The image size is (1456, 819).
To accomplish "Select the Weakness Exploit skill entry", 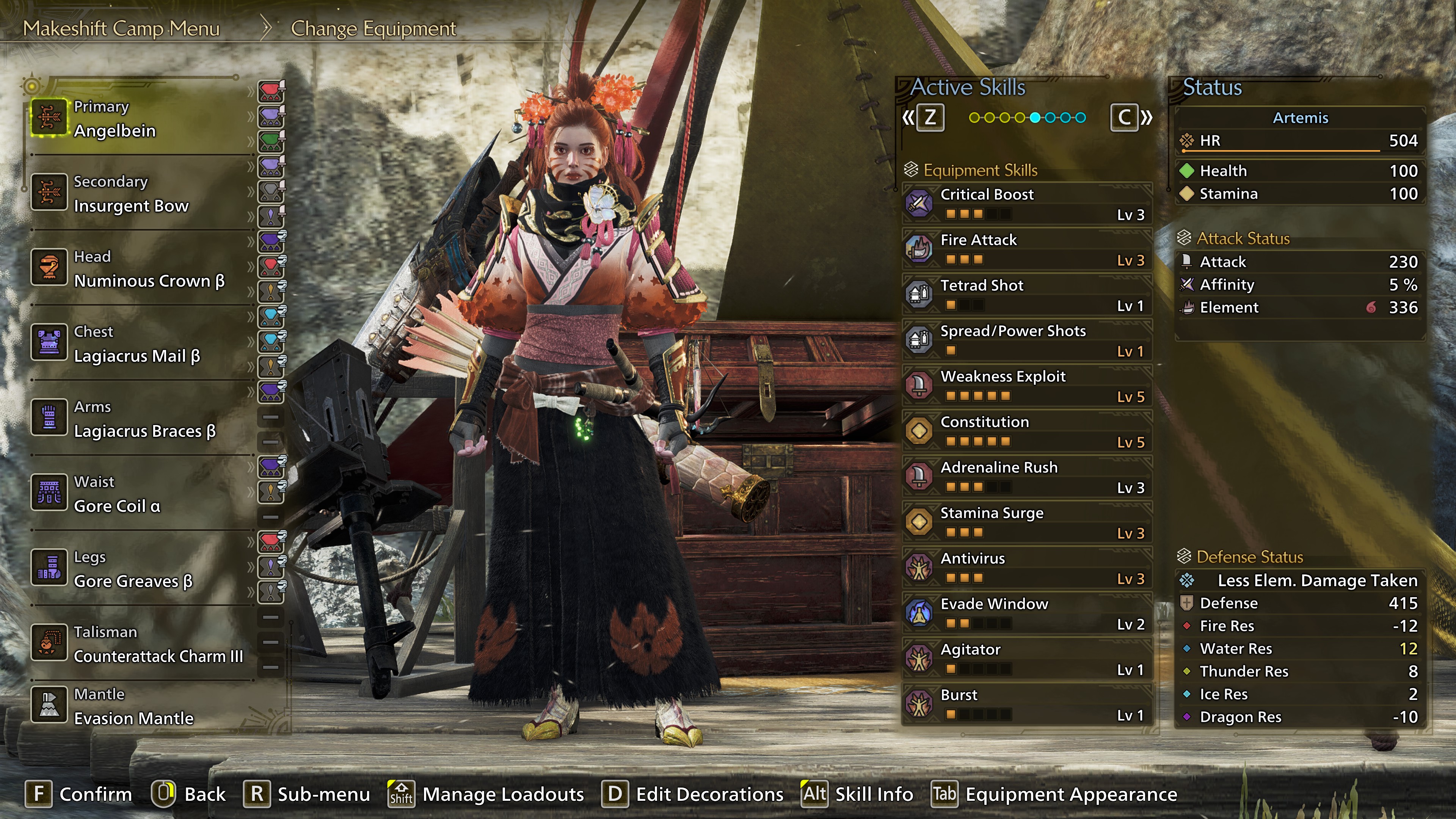I will point(1026,386).
